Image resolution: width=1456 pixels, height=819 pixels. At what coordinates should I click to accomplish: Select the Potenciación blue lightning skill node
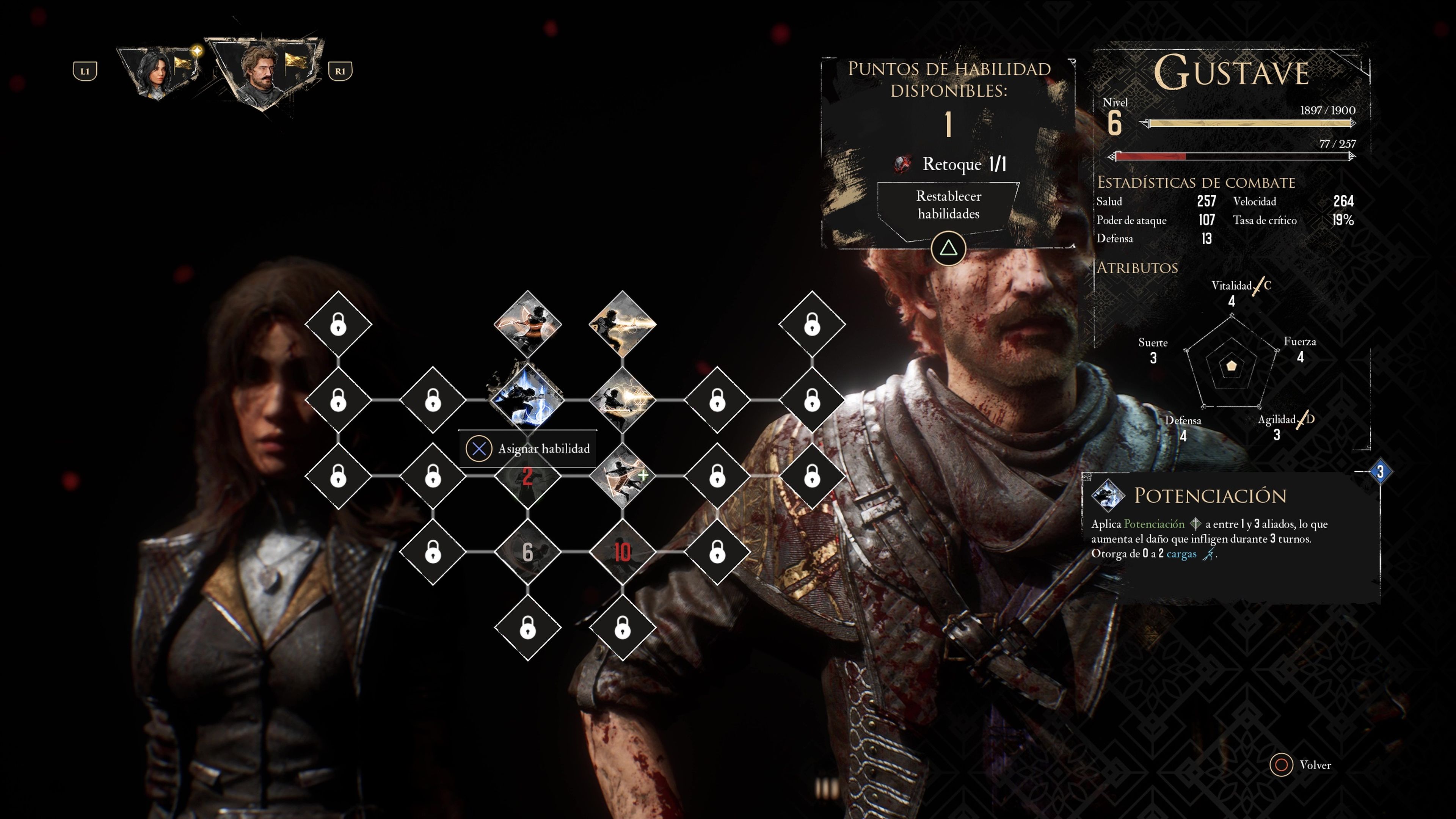[x=527, y=399]
